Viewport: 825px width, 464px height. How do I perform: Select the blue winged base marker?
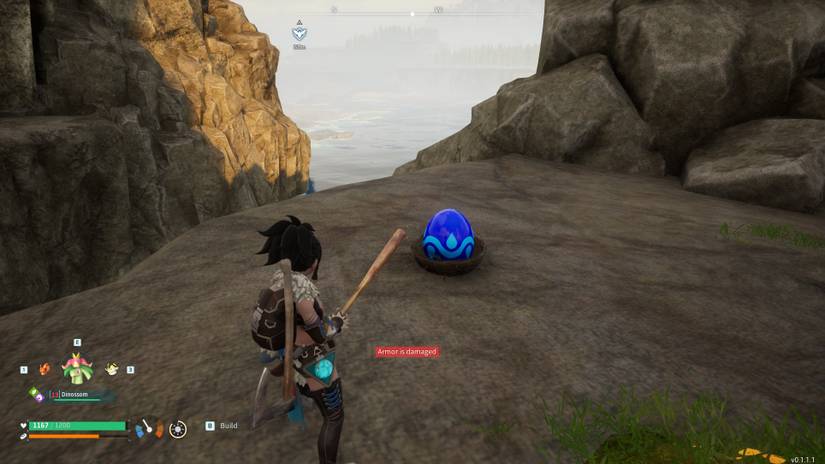299,32
